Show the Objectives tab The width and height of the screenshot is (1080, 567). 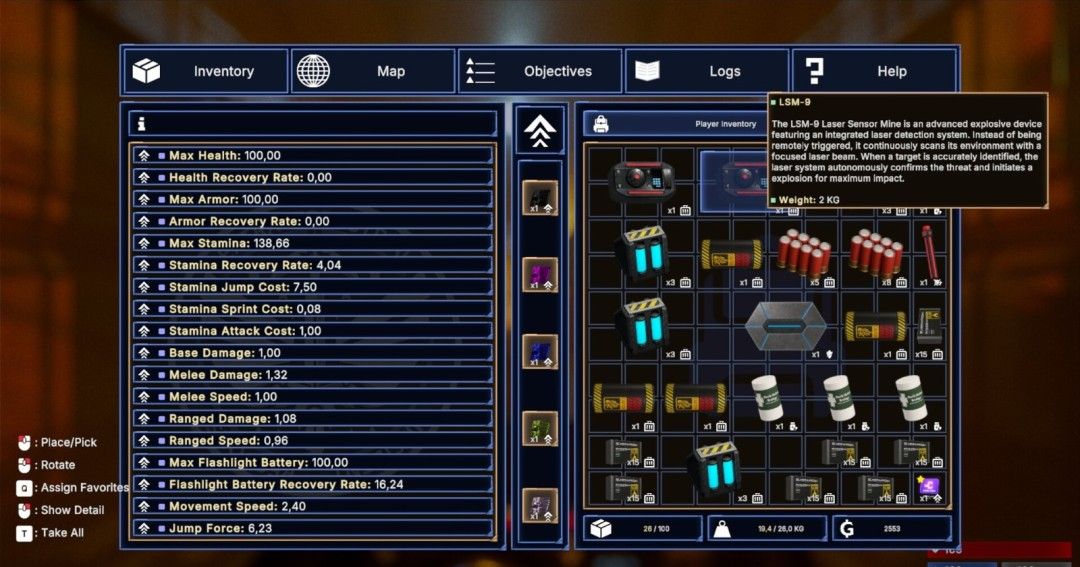pyautogui.click(x=540, y=71)
